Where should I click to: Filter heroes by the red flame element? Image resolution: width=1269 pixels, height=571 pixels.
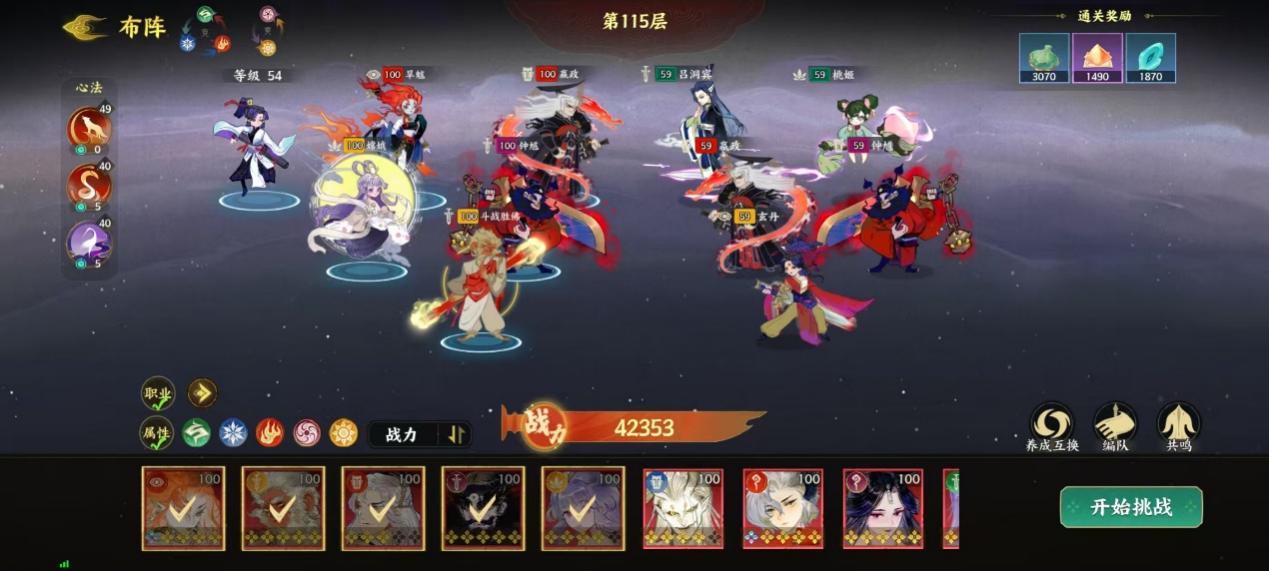click(x=270, y=433)
